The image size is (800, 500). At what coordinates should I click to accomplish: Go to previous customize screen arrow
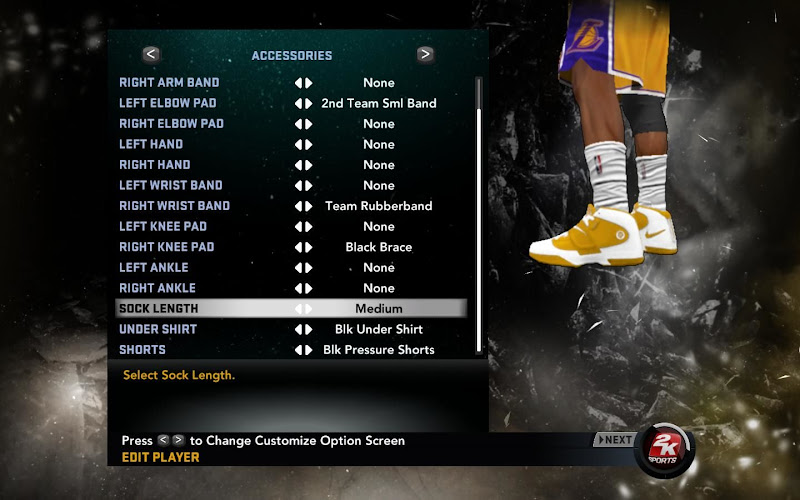coord(151,55)
